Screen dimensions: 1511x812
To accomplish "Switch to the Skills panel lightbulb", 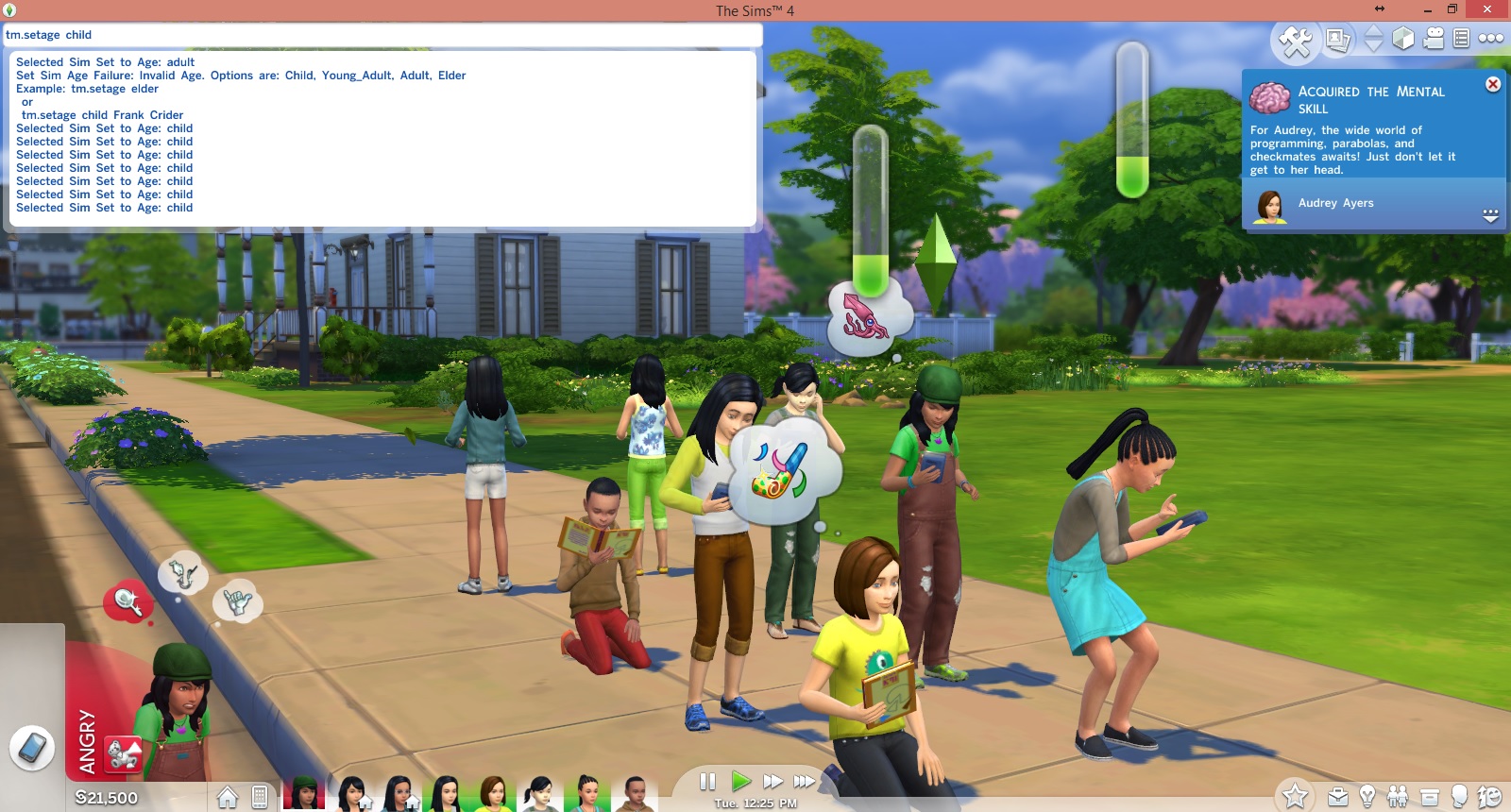I will [1367, 795].
